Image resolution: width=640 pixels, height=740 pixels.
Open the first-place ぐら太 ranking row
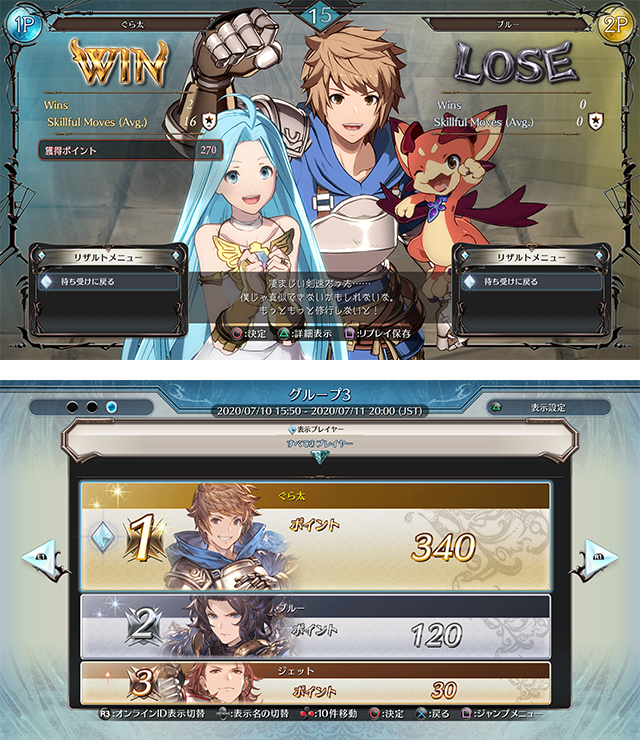[x=315, y=536]
